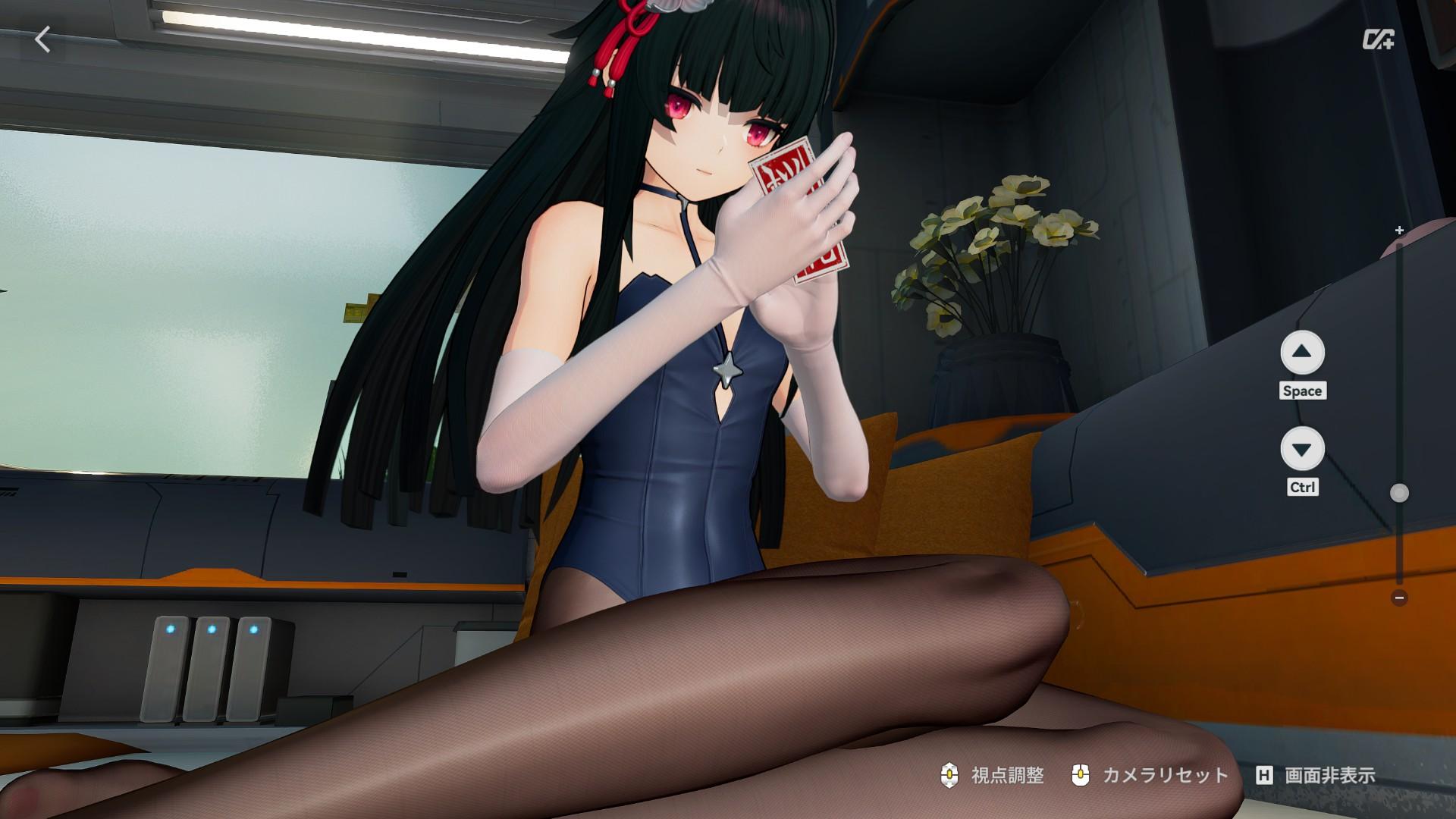Click the small dot marker on the zoom track
The width and height of the screenshot is (1456, 819).
click(x=1398, y=493)
